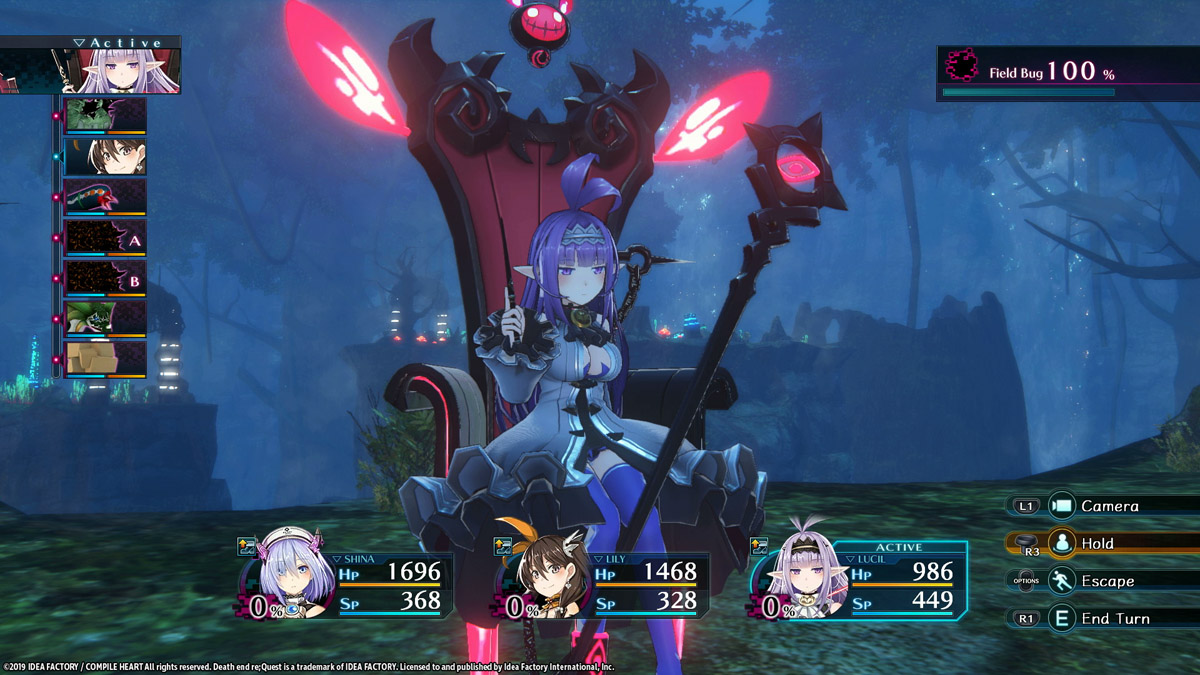Select Lily's portrait in the turn order
The width and height of the screenshot is (1200, 675).
point(105,156)
